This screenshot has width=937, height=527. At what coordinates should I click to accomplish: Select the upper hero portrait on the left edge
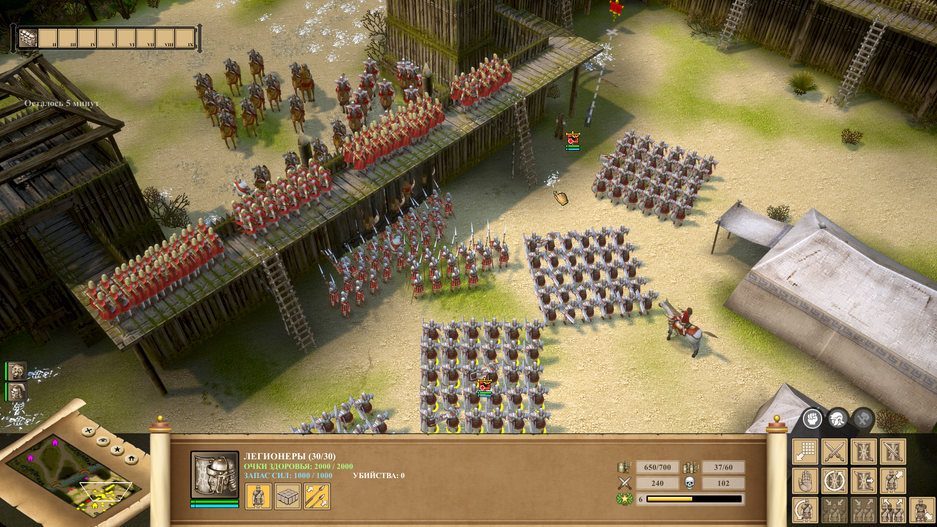(x=17, y=372)
